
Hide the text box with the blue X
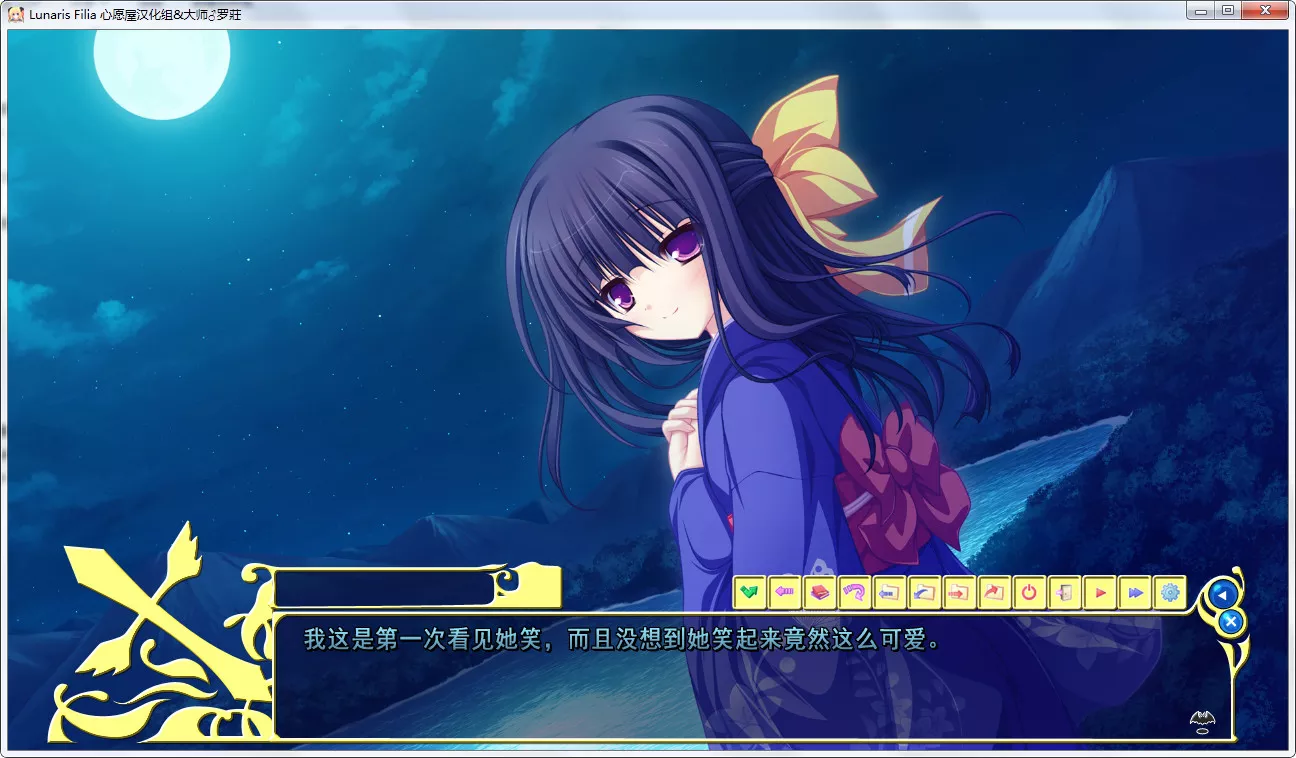[x=1231, y=622]
